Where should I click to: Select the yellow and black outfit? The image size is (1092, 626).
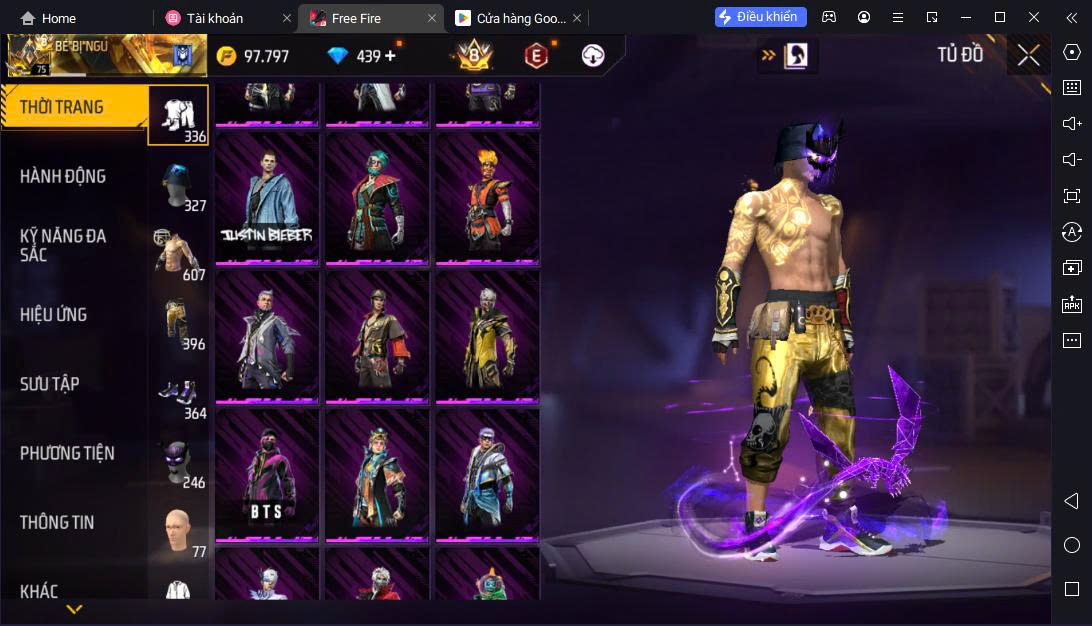click(487, 335)
